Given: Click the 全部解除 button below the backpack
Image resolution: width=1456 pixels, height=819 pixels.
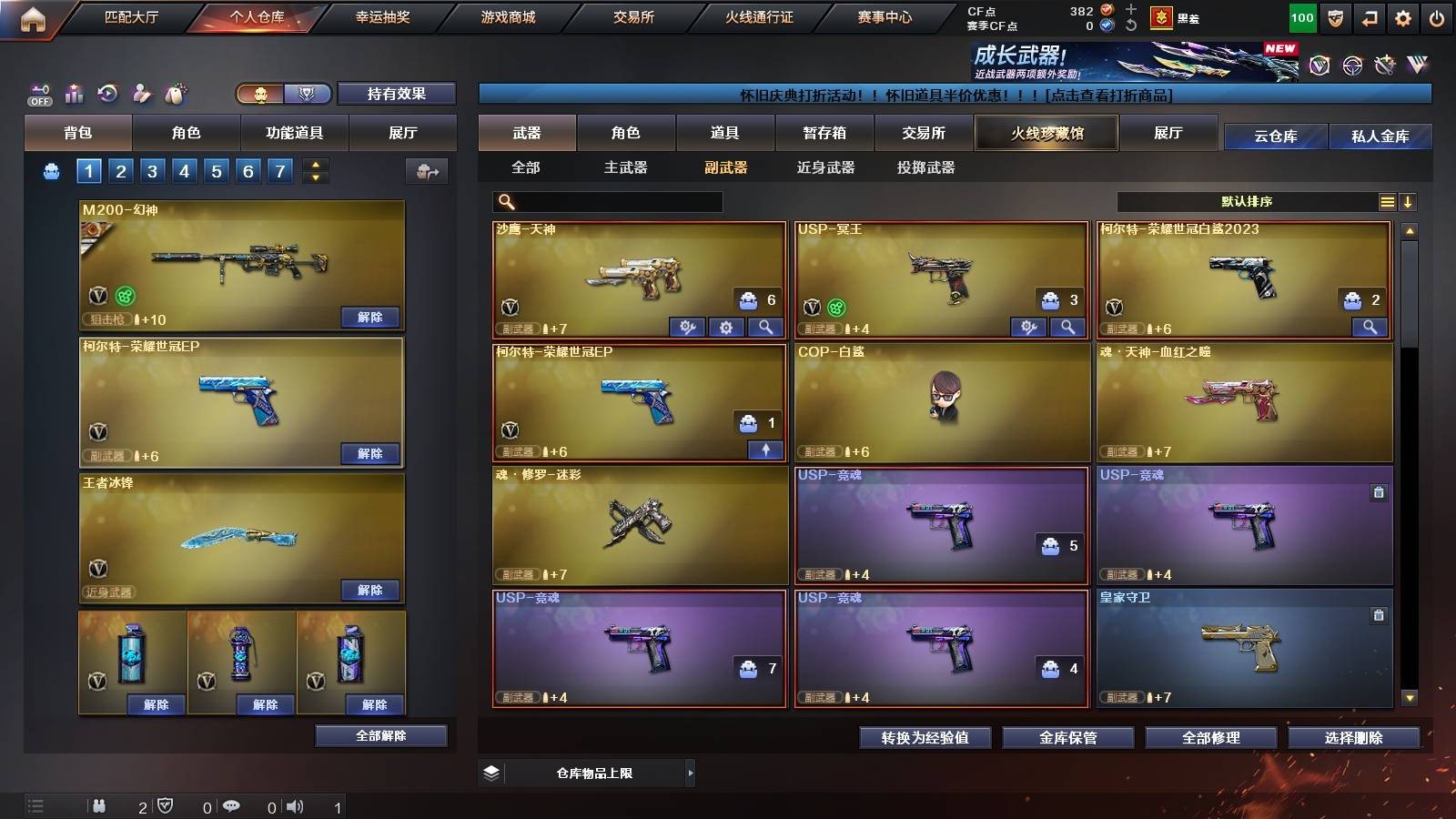Looking at the screenshot, I should point(381,735).
